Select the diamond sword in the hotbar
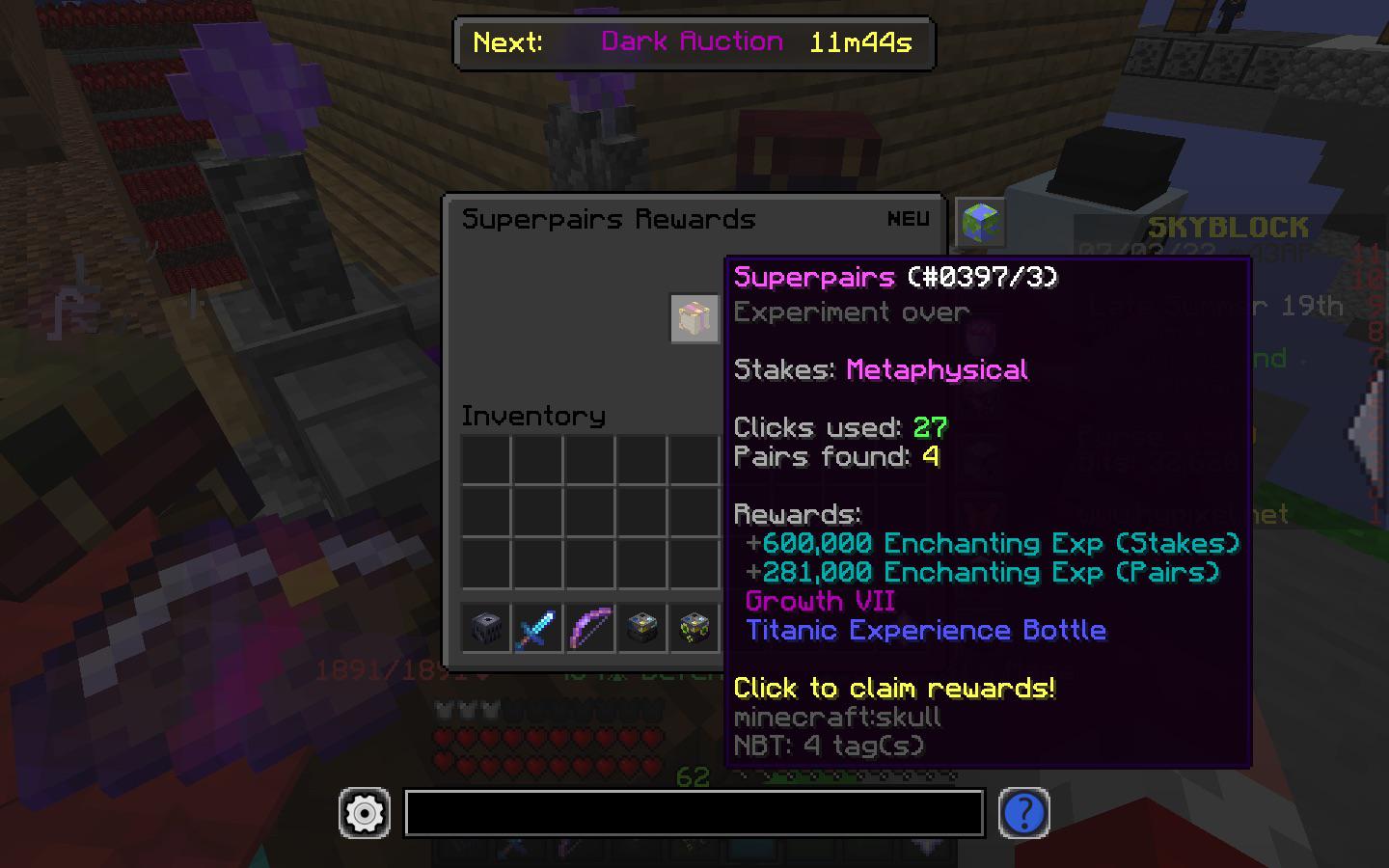 537,628
